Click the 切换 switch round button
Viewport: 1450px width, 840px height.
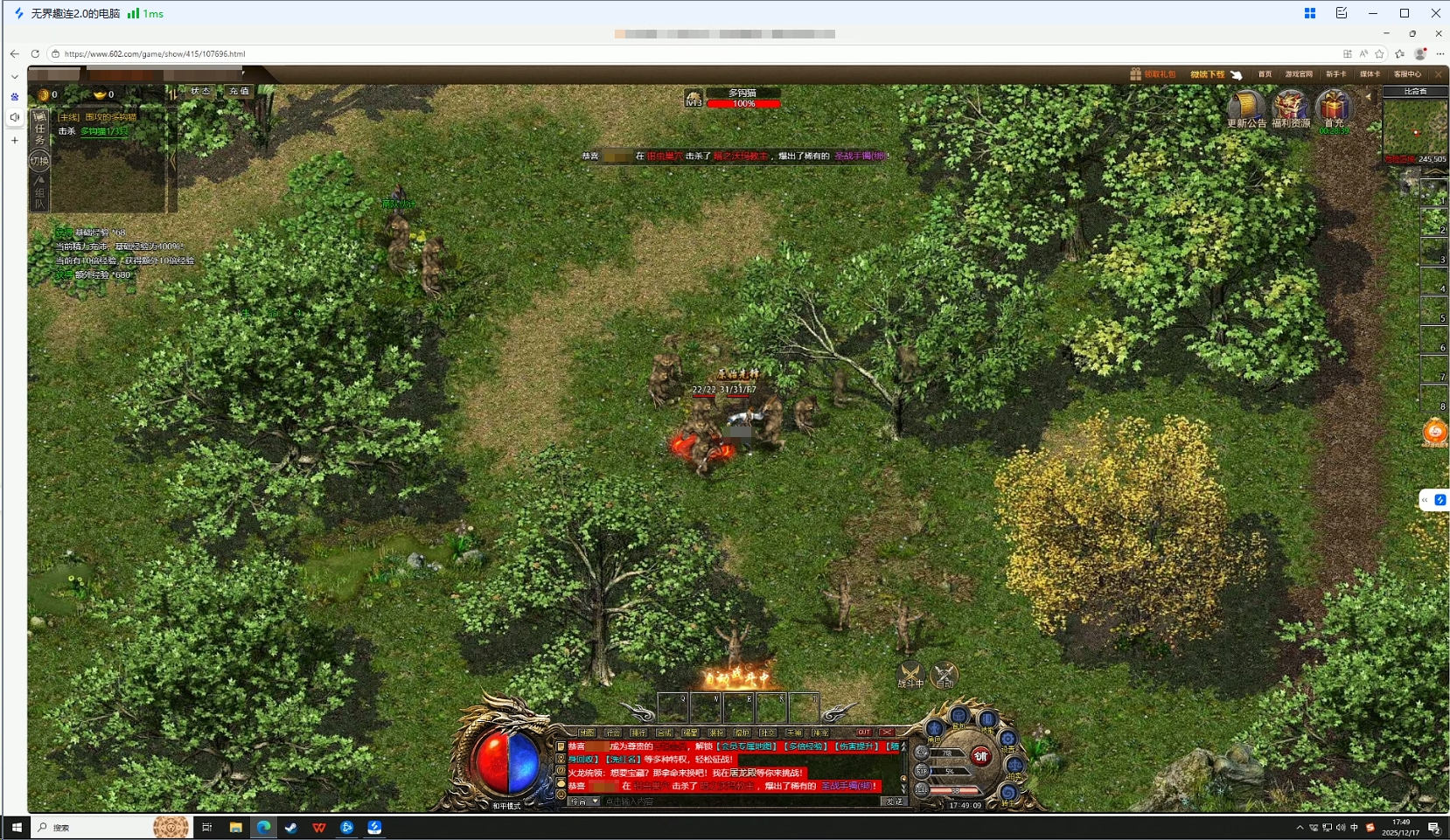pyautogui.click(x=39, y=161)
